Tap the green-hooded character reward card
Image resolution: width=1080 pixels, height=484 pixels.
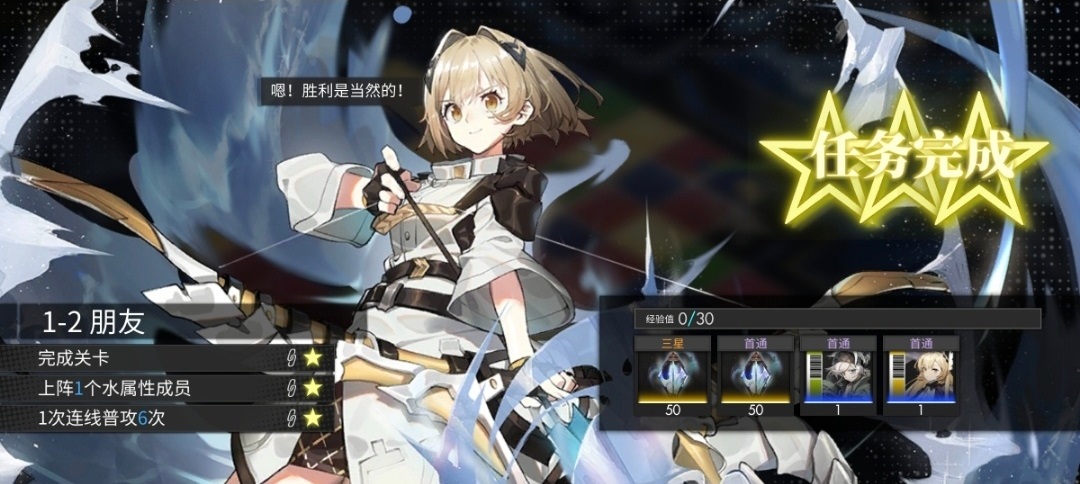point(838,377)
